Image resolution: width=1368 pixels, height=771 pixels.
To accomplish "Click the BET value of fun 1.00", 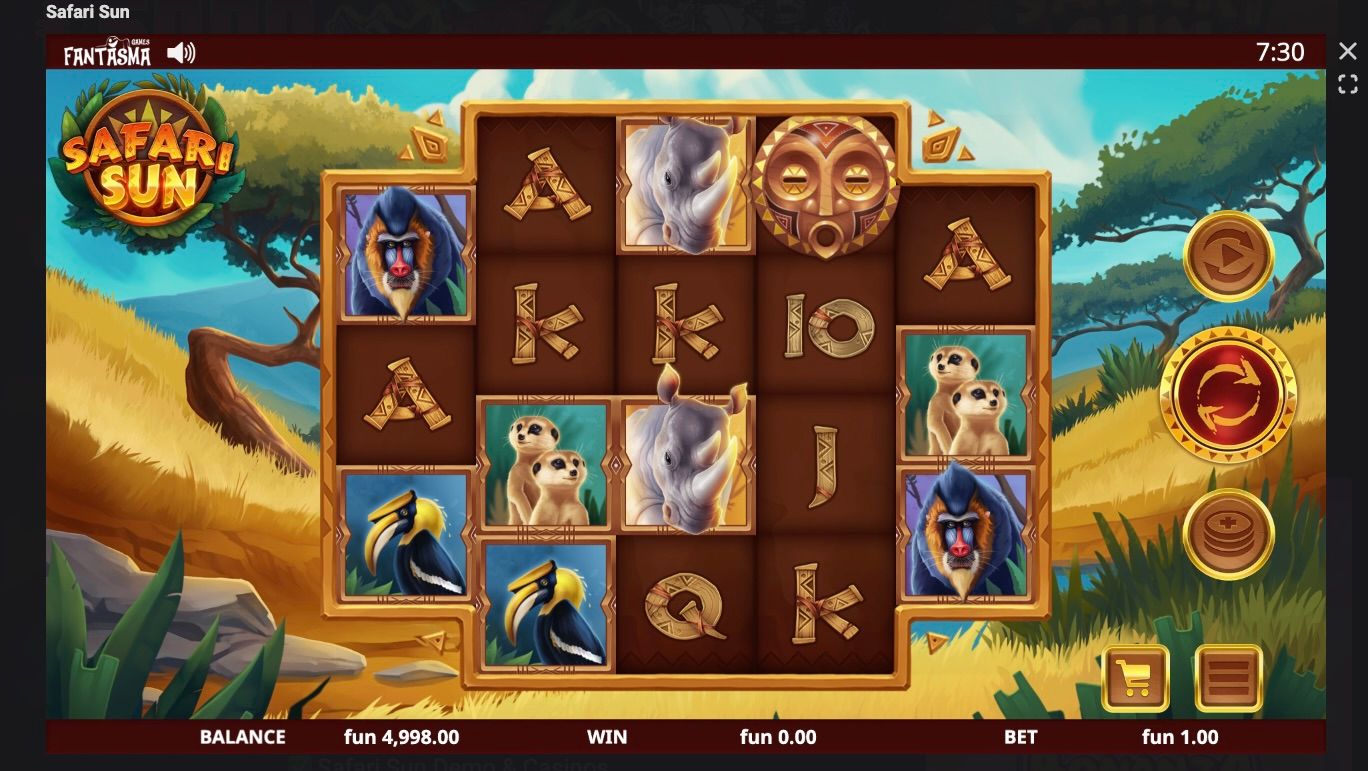I will pos(1178,737).
